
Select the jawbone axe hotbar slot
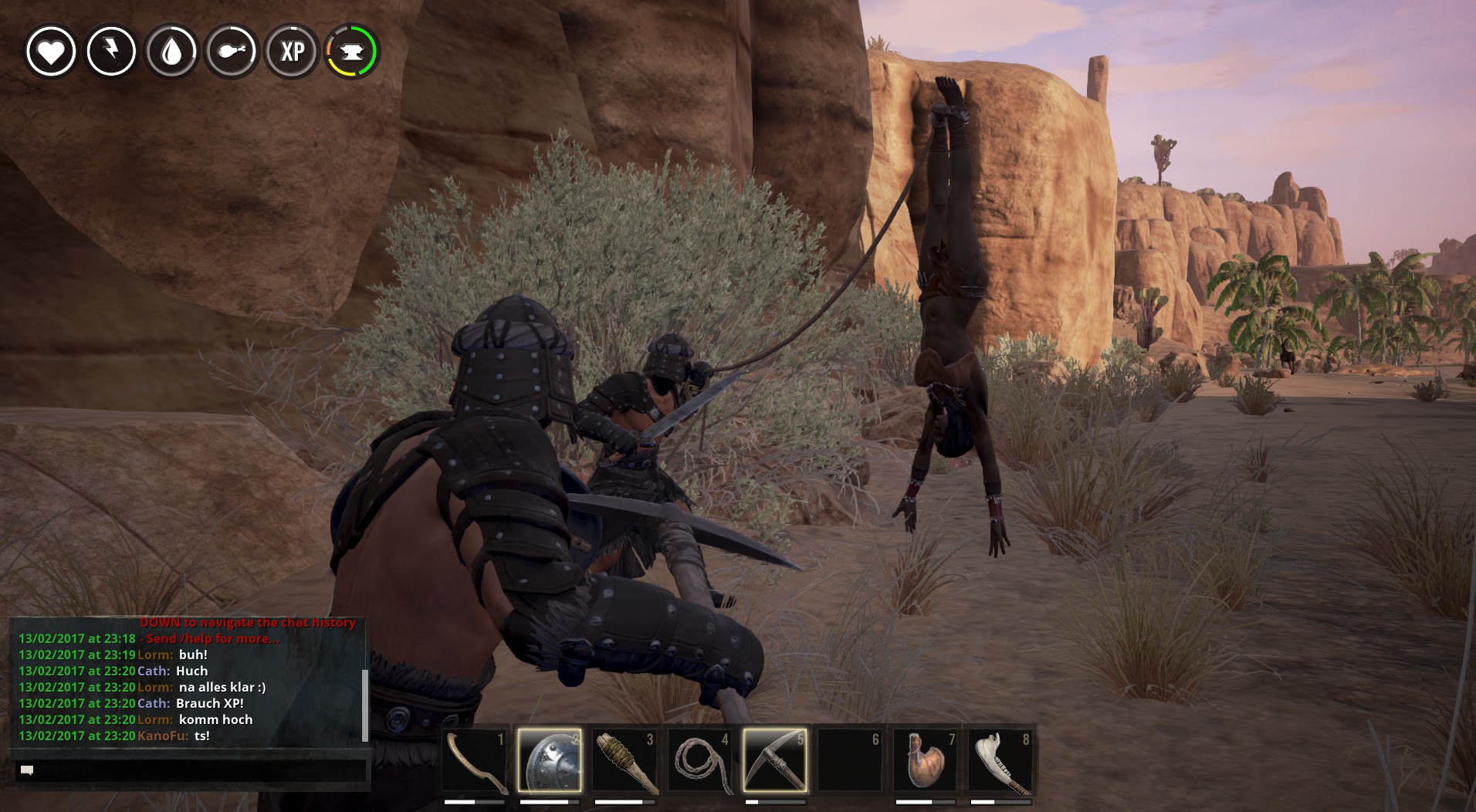pos(1000,761)
